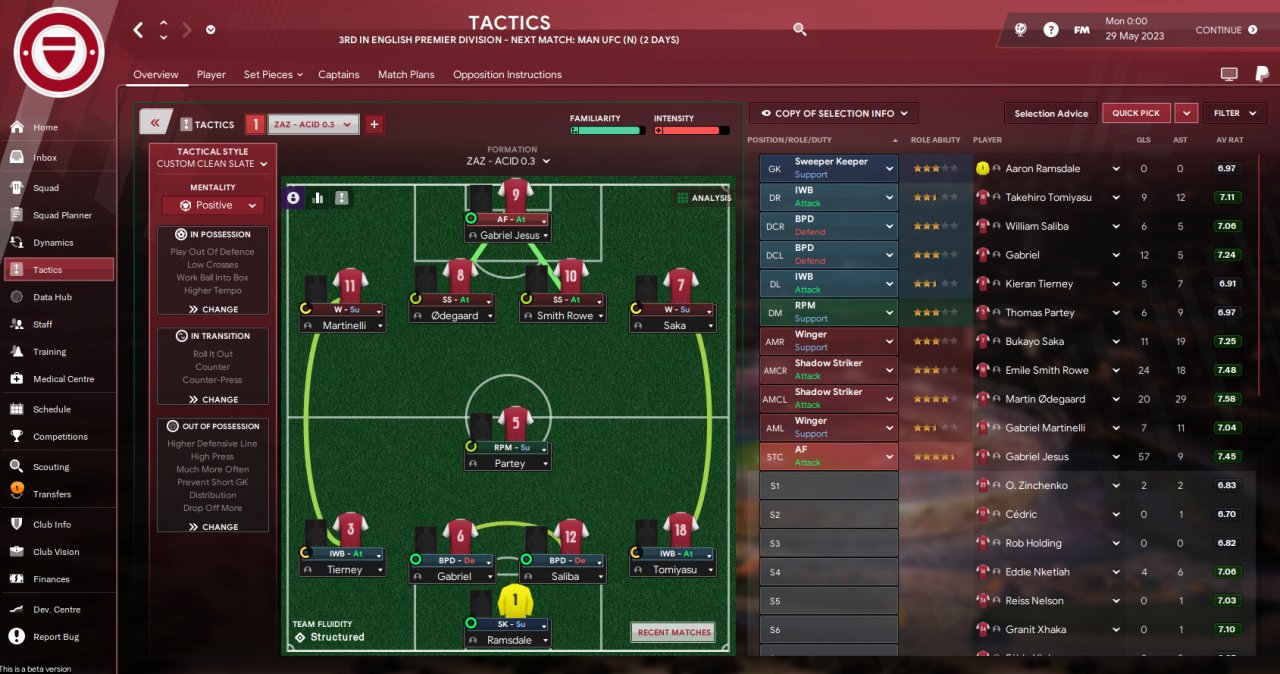Screen dimensions: 1280x674
Task: Go to the Squad Planner screen
Action: click(62, 215)
